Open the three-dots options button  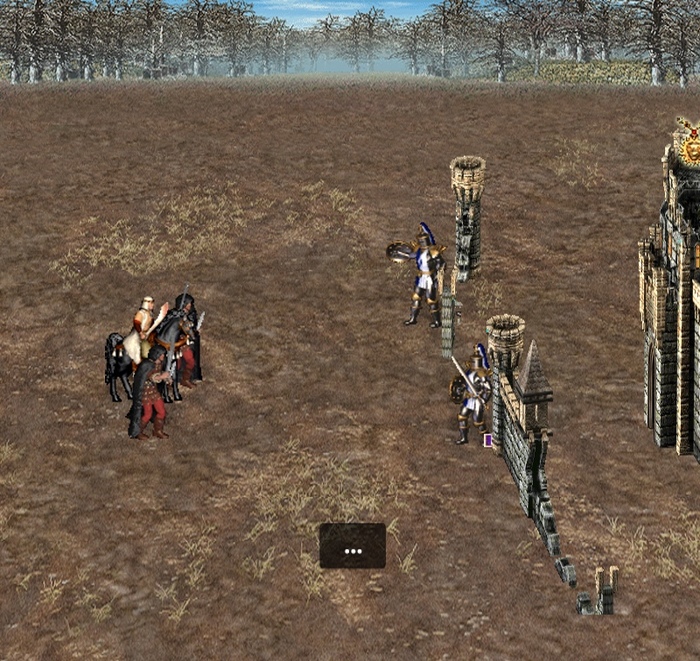[352, 546]
